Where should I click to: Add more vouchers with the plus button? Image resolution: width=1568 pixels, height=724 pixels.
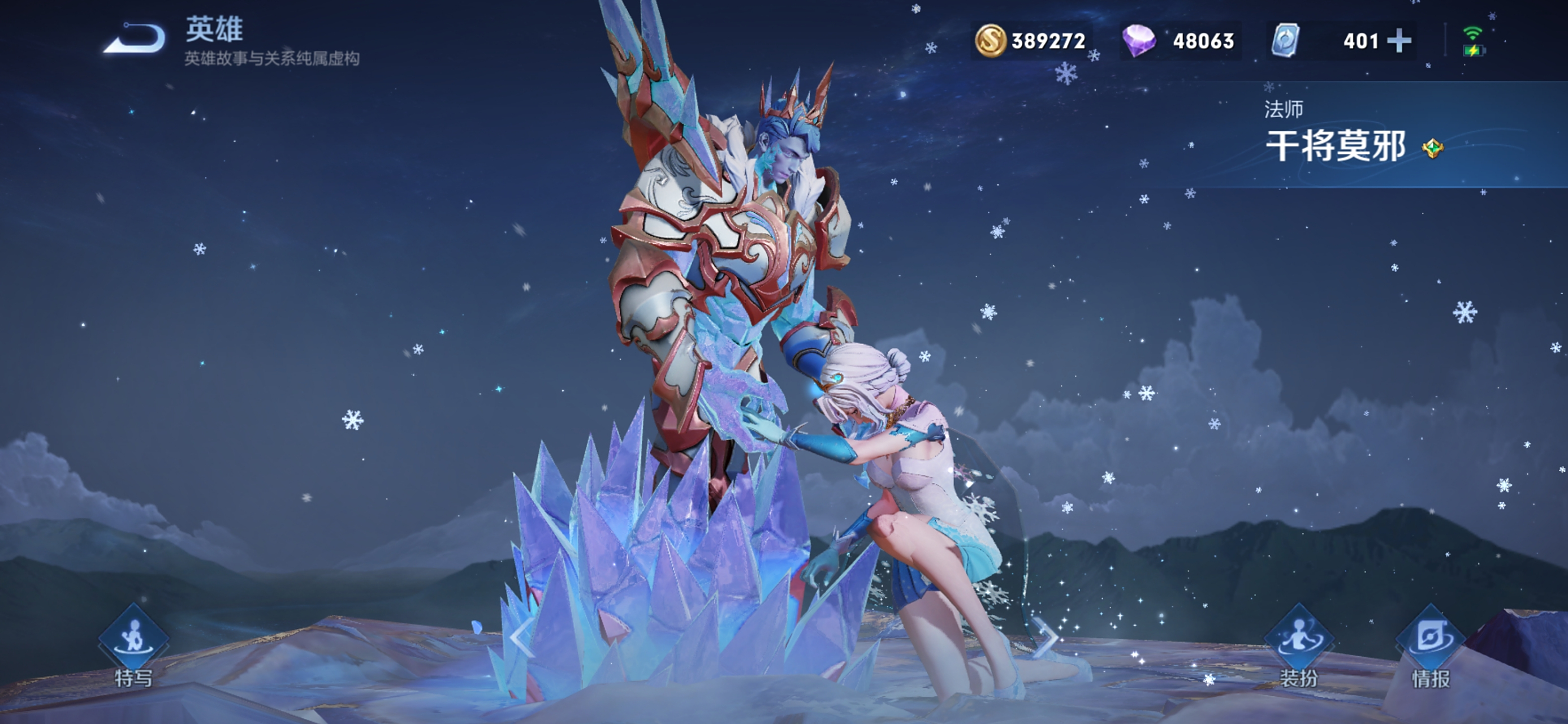1399,41
